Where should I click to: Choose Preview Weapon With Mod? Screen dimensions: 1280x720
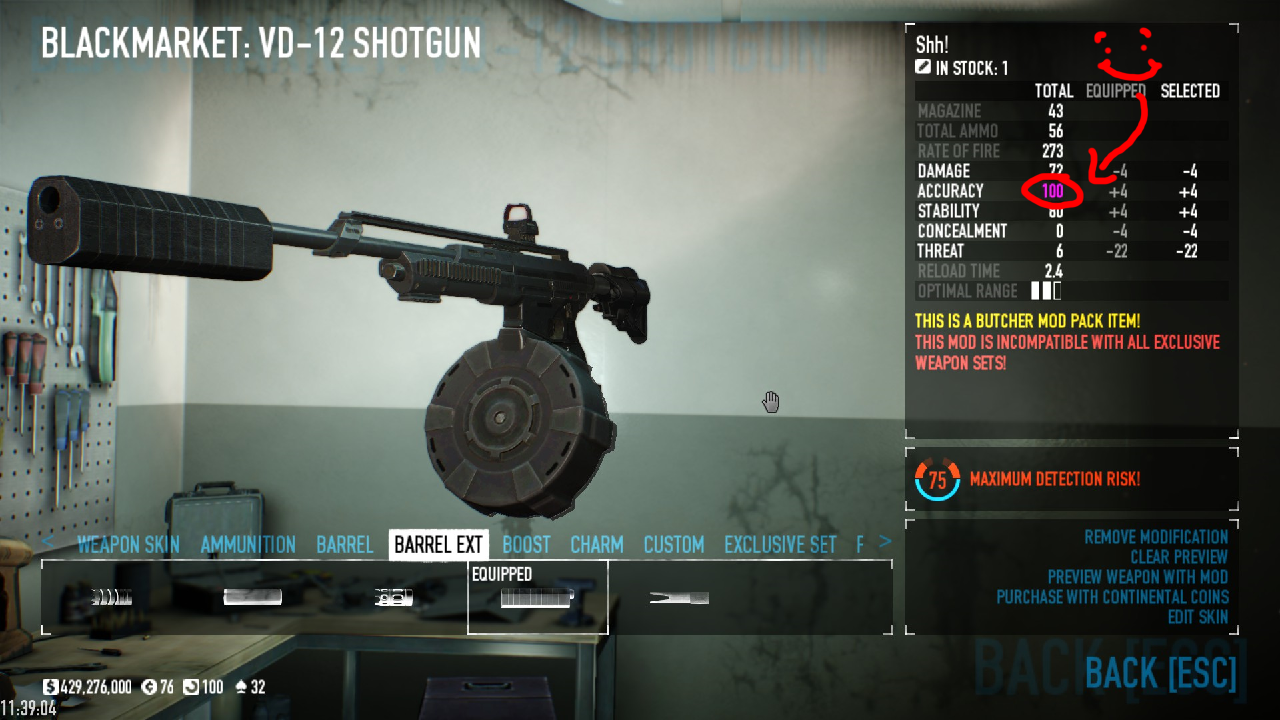point(1137,577)
